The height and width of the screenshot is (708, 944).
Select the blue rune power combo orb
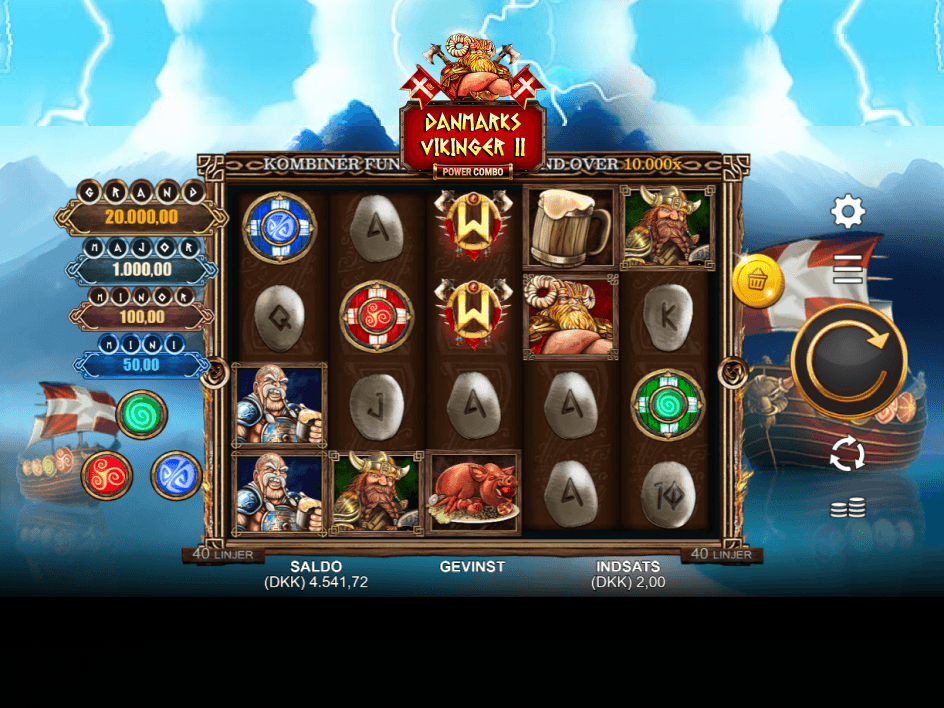coord(176,475)
